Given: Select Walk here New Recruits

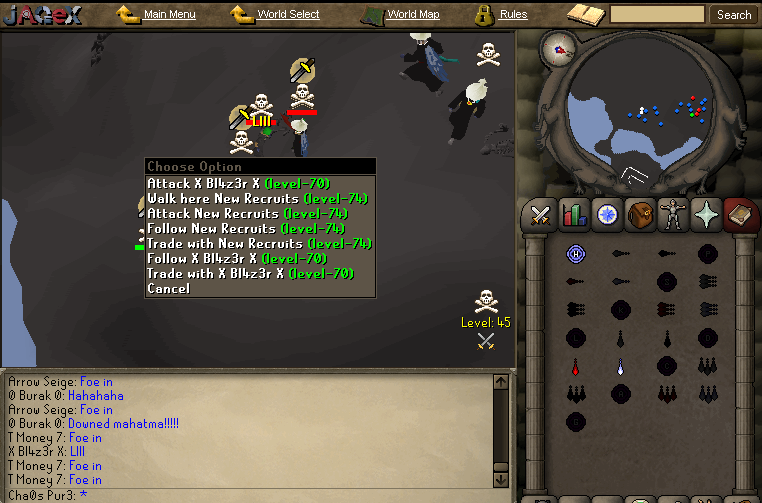Looking at the screenshot, I should coord(260,199).
